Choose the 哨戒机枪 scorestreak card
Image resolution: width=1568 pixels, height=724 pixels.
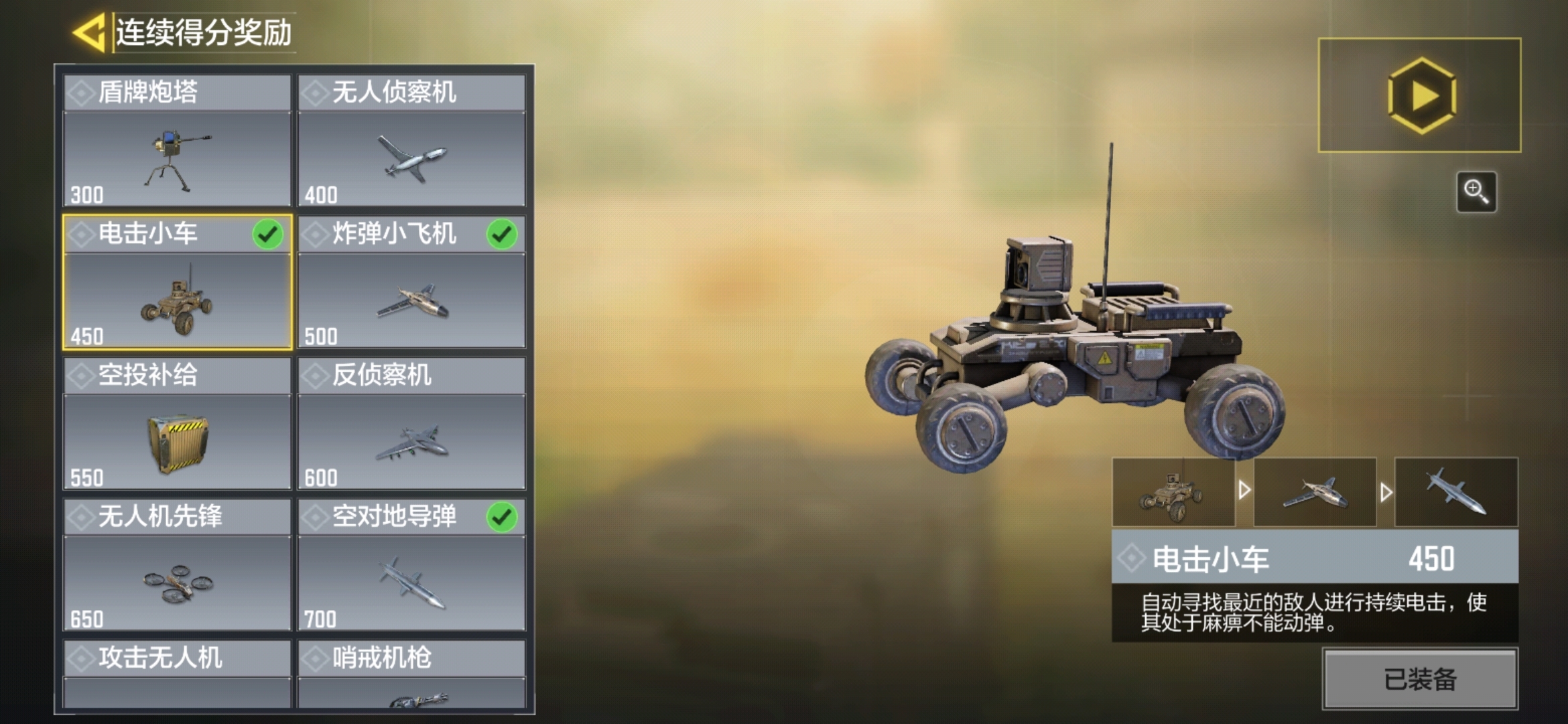tap(411, 674)
